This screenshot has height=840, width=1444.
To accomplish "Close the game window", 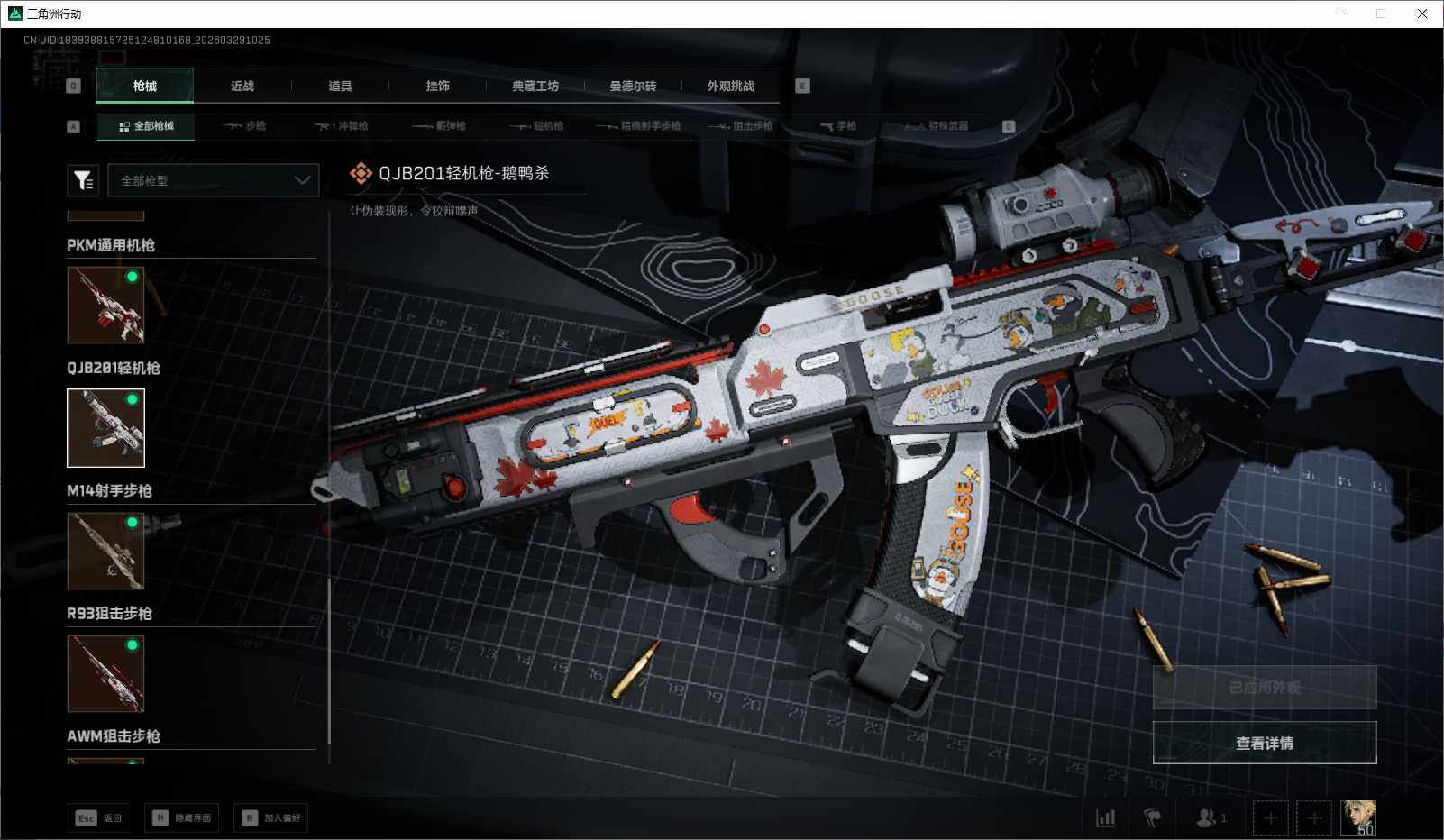I will (x=1422, y=14).
